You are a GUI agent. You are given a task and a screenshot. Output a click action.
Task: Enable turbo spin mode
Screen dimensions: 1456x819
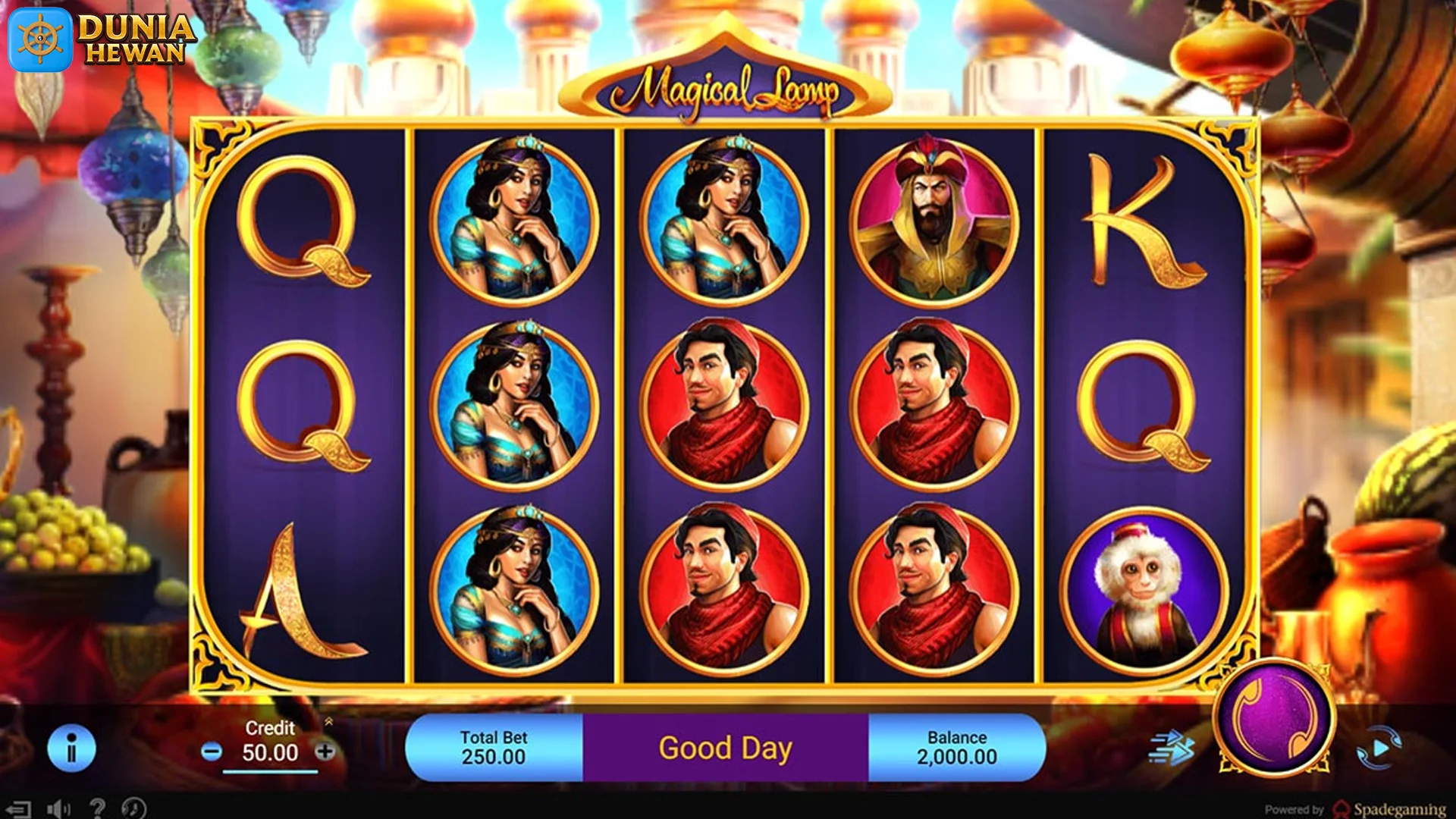pos(1171,747)
